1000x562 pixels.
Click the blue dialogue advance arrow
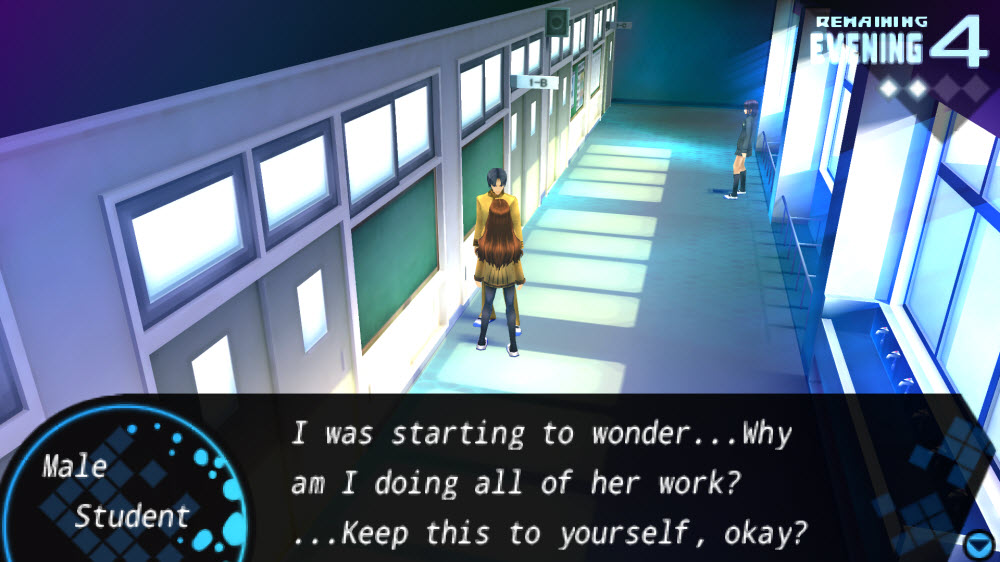978,545
